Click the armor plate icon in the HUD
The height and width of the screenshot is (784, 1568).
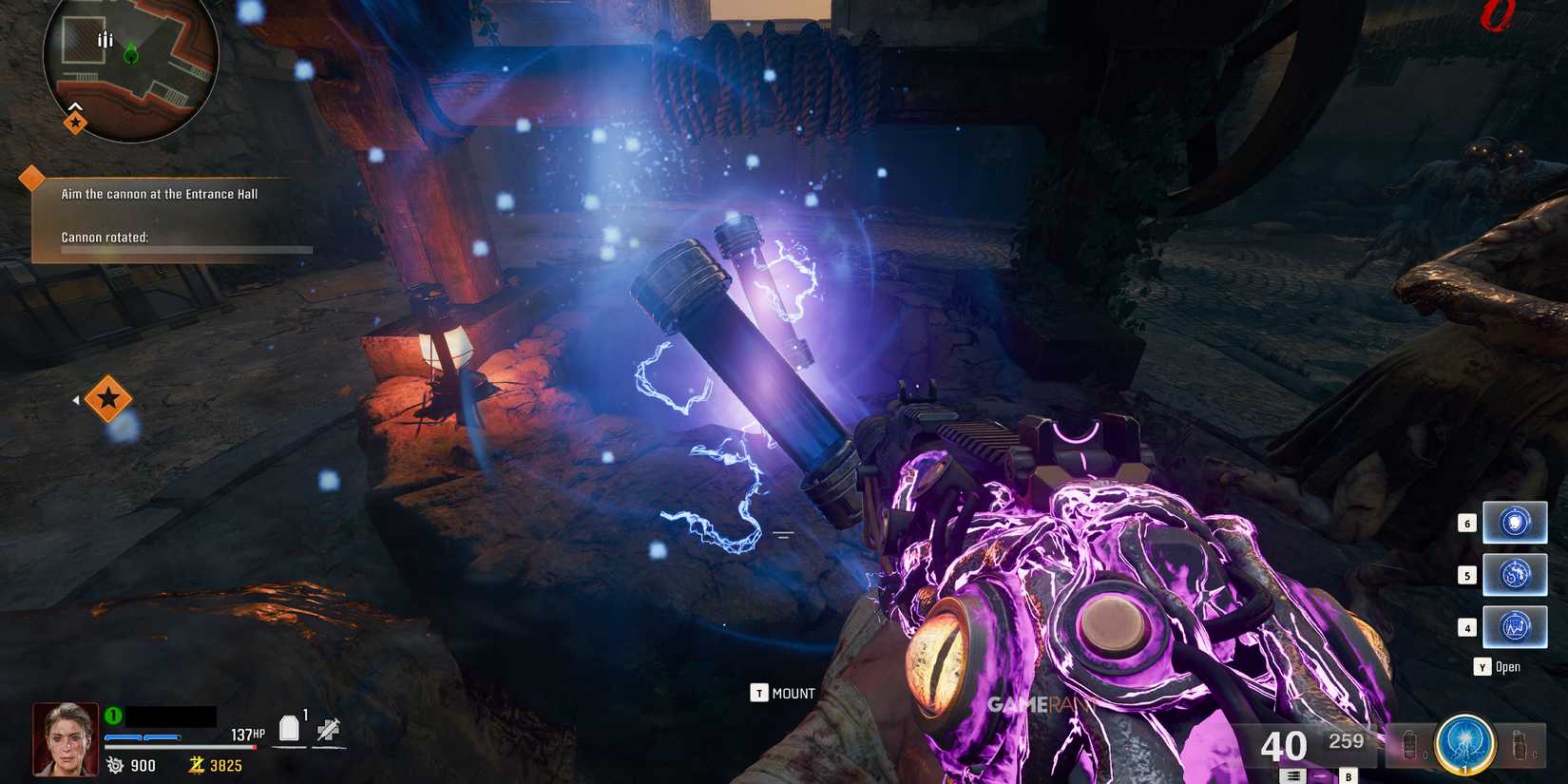(290, 728)
